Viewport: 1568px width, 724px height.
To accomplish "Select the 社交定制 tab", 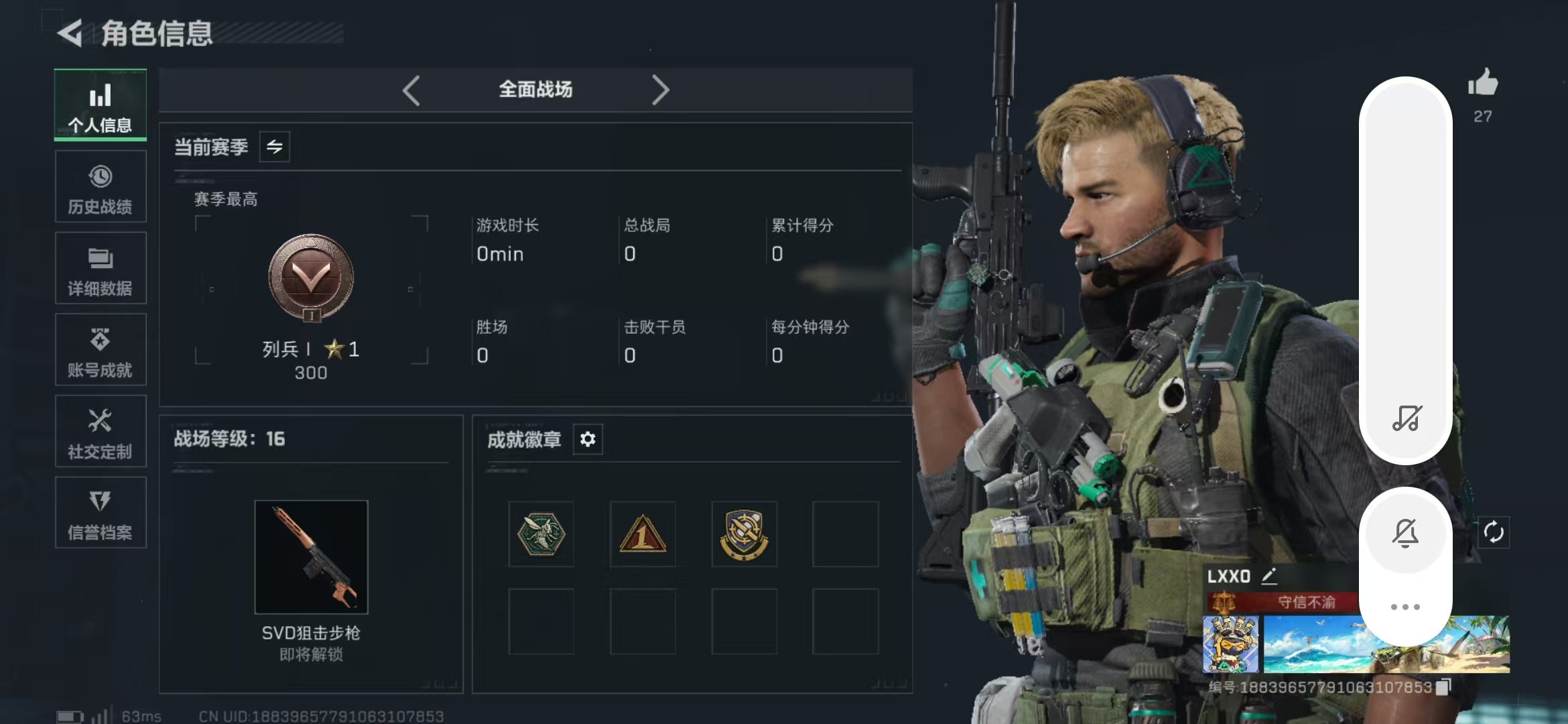I will pyautogui.click(x=101, y=432).
